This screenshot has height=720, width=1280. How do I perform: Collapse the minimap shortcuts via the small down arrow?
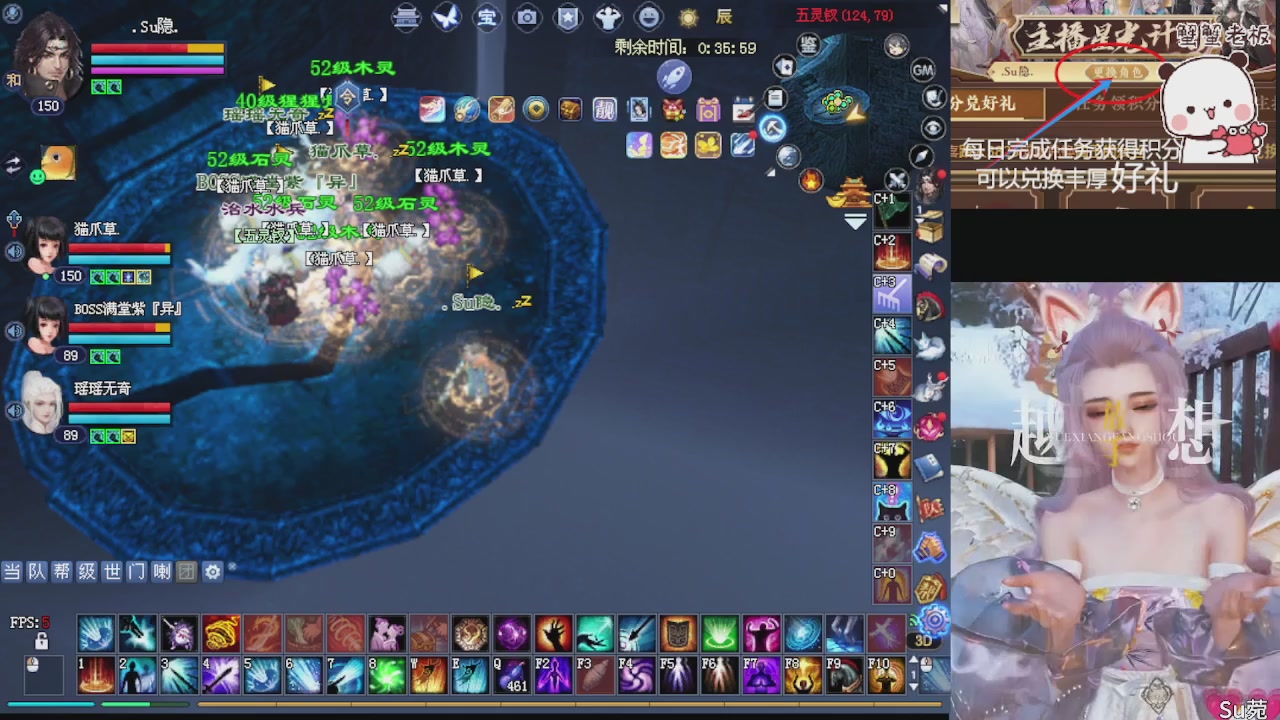pos(854,220)
